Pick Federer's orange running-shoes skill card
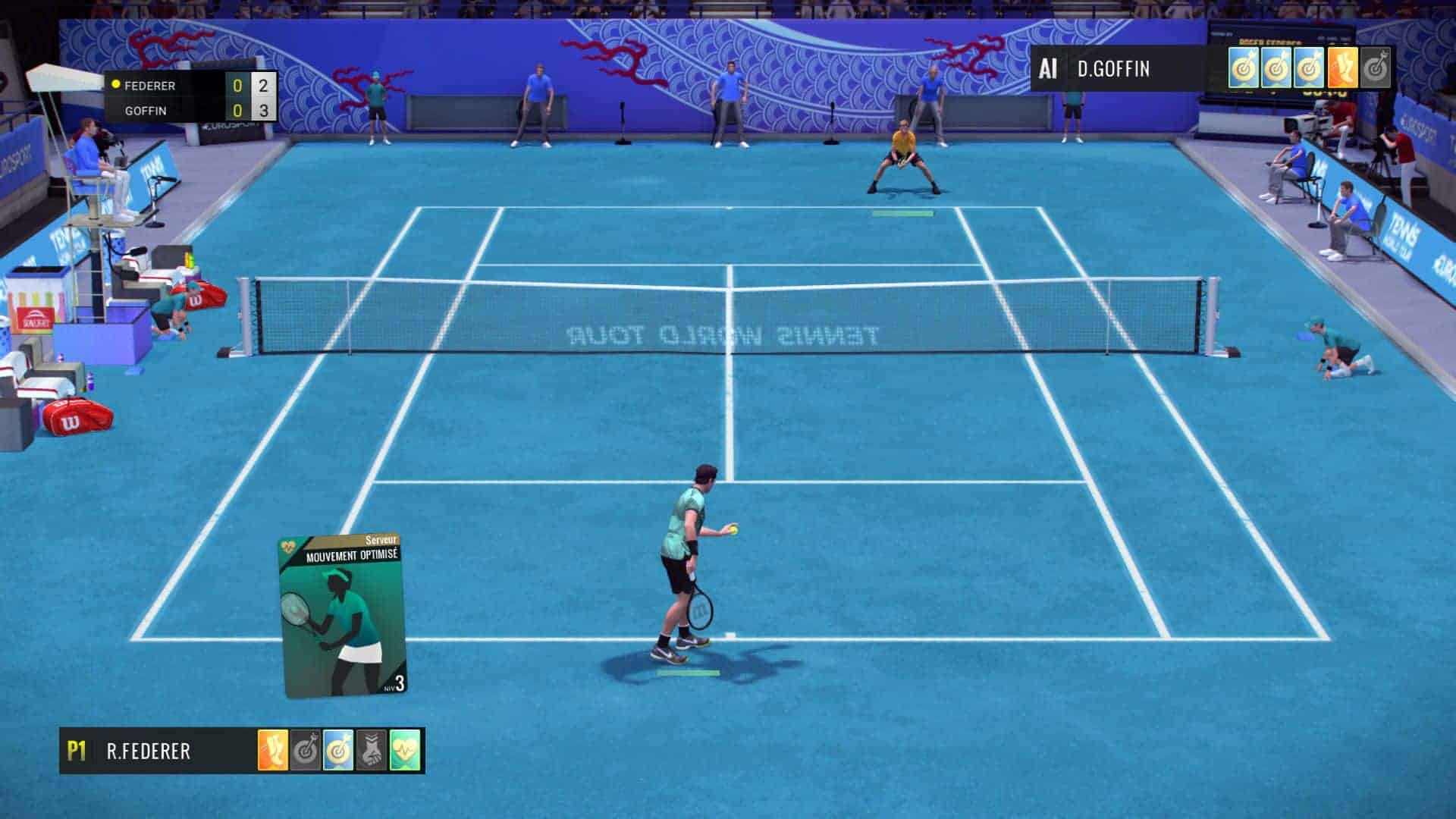This screenshot has width=1456, height=819. [273, 751]
